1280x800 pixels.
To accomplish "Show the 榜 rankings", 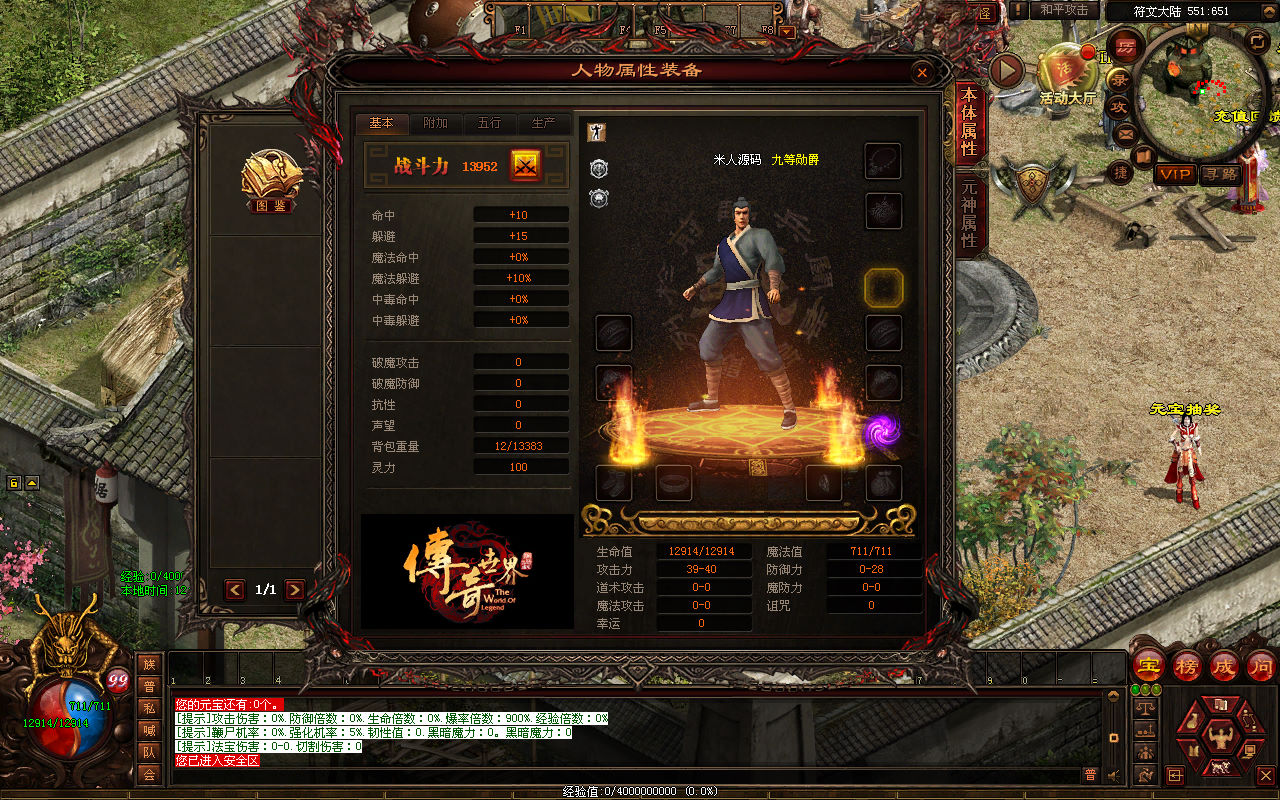I will [x=1187, y=664].
